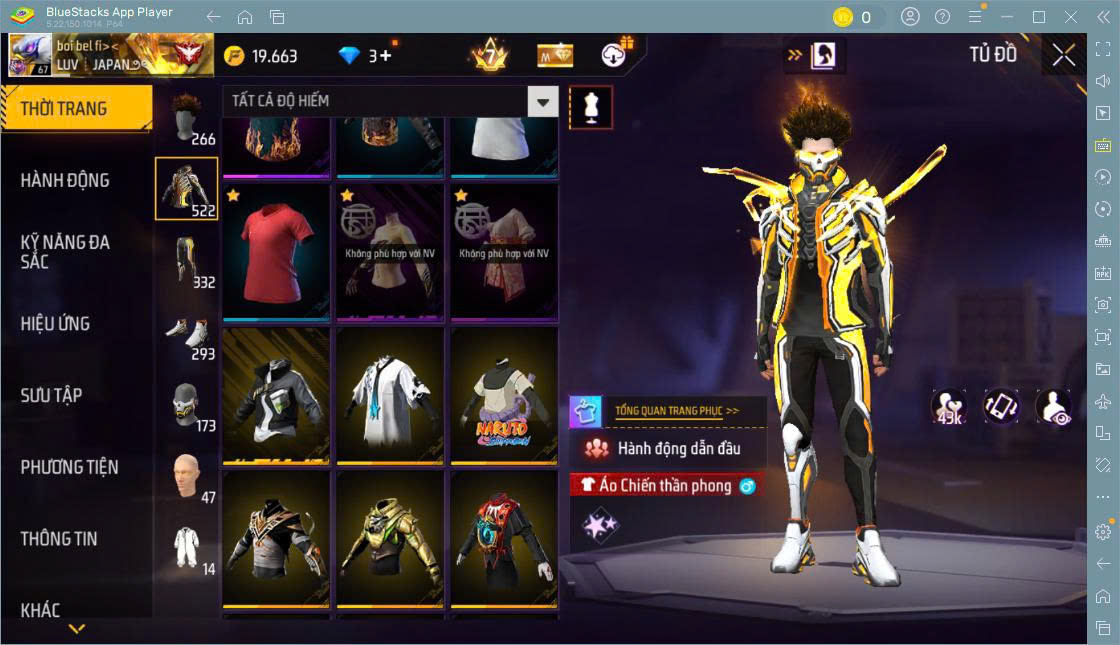Select the white shirt with blue tie

coord(390,395)
